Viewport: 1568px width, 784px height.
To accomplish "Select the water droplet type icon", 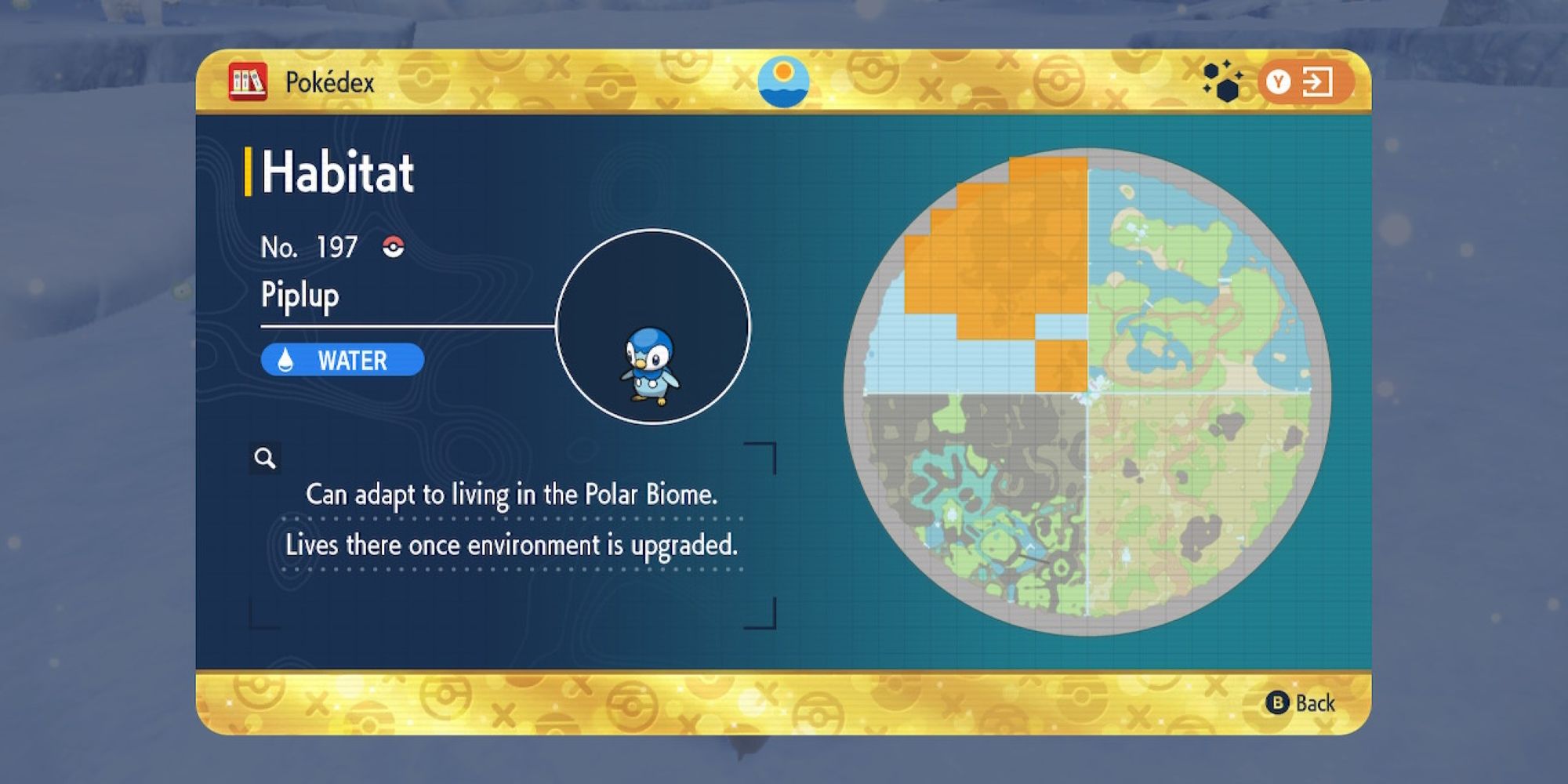I will 284,361.
